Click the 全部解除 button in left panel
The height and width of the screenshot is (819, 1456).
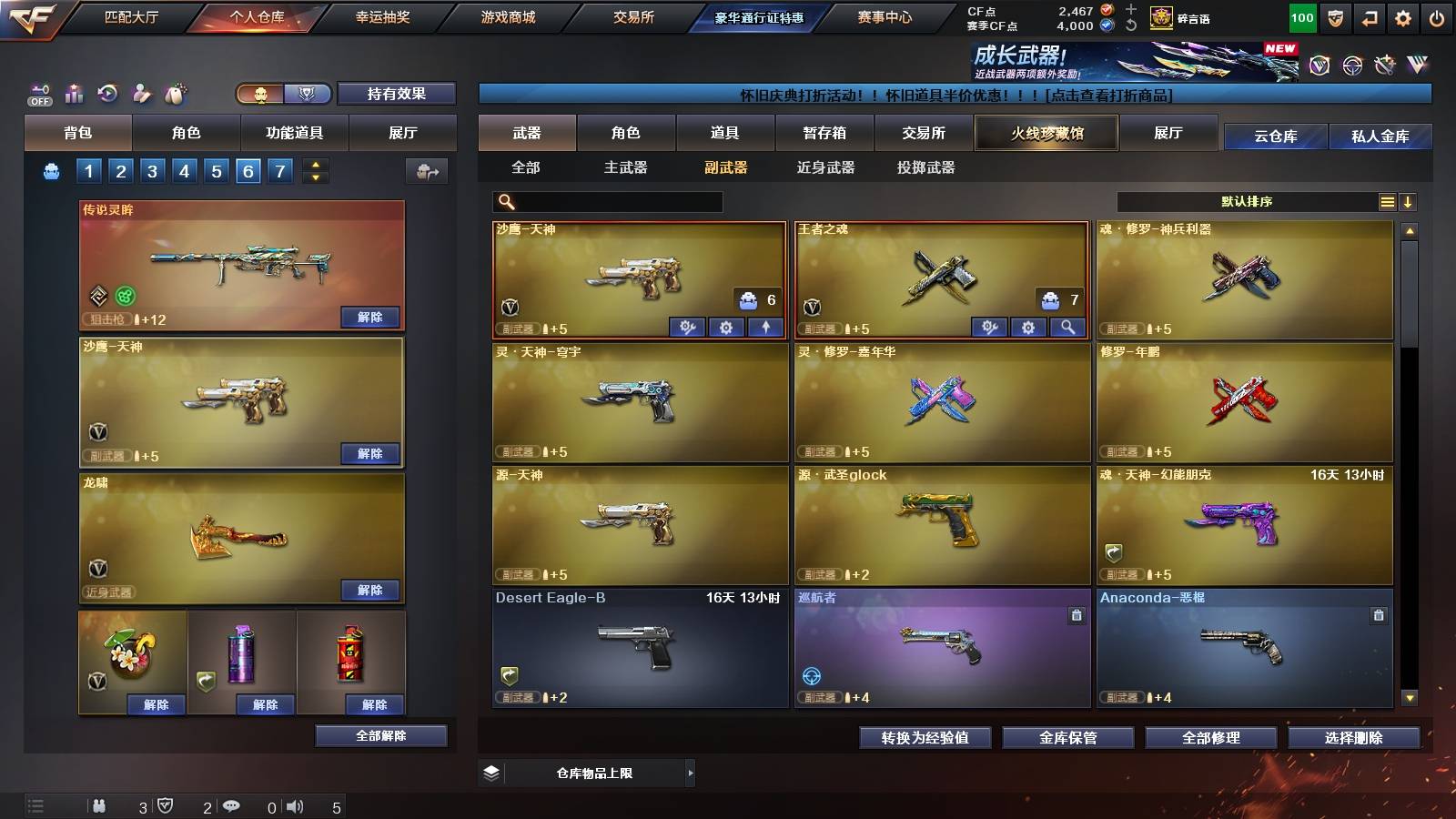pyautogui.click(x=381, y=735)
